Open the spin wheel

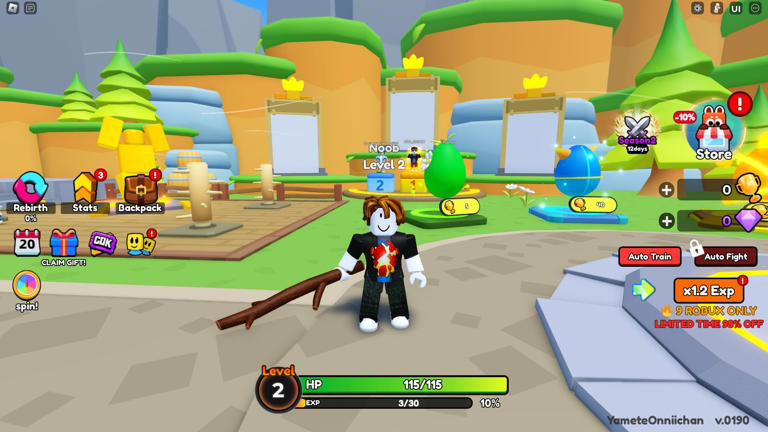(x=27, y=286)
